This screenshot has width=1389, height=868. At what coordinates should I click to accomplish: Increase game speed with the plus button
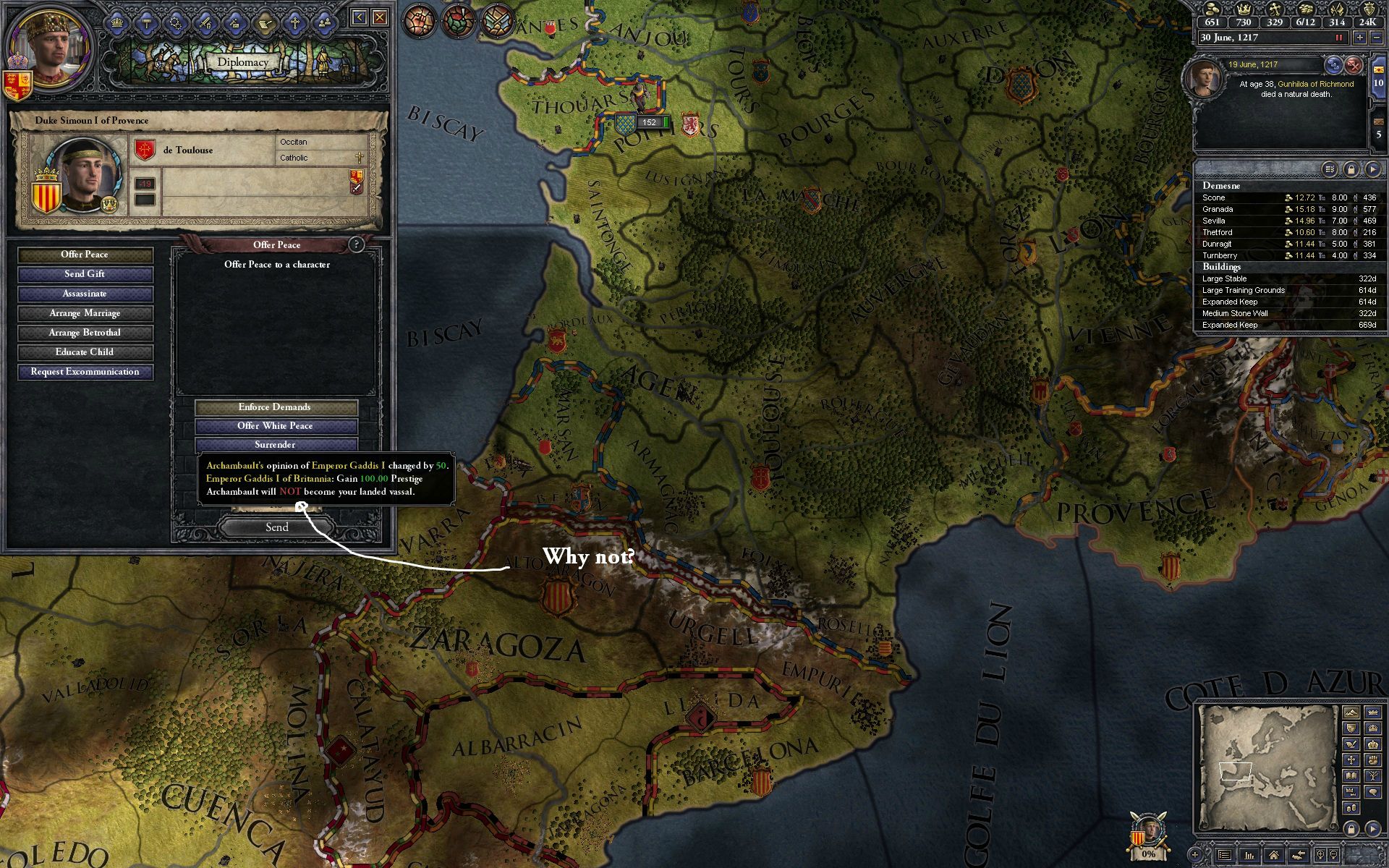pos(1359,38)
